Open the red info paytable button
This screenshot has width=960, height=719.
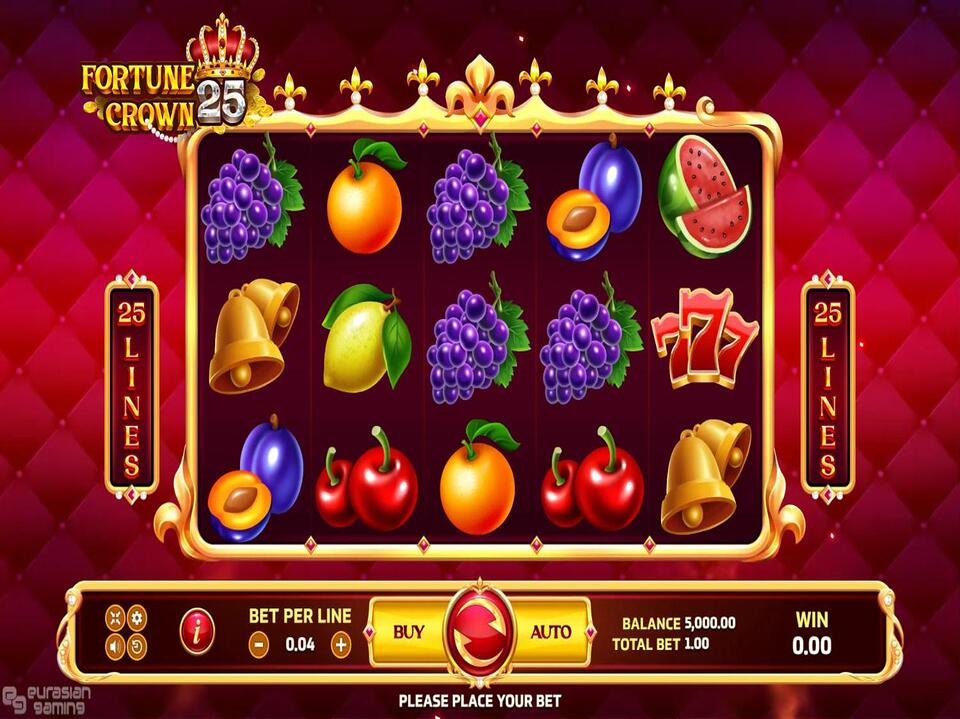(x=197, y=631)
